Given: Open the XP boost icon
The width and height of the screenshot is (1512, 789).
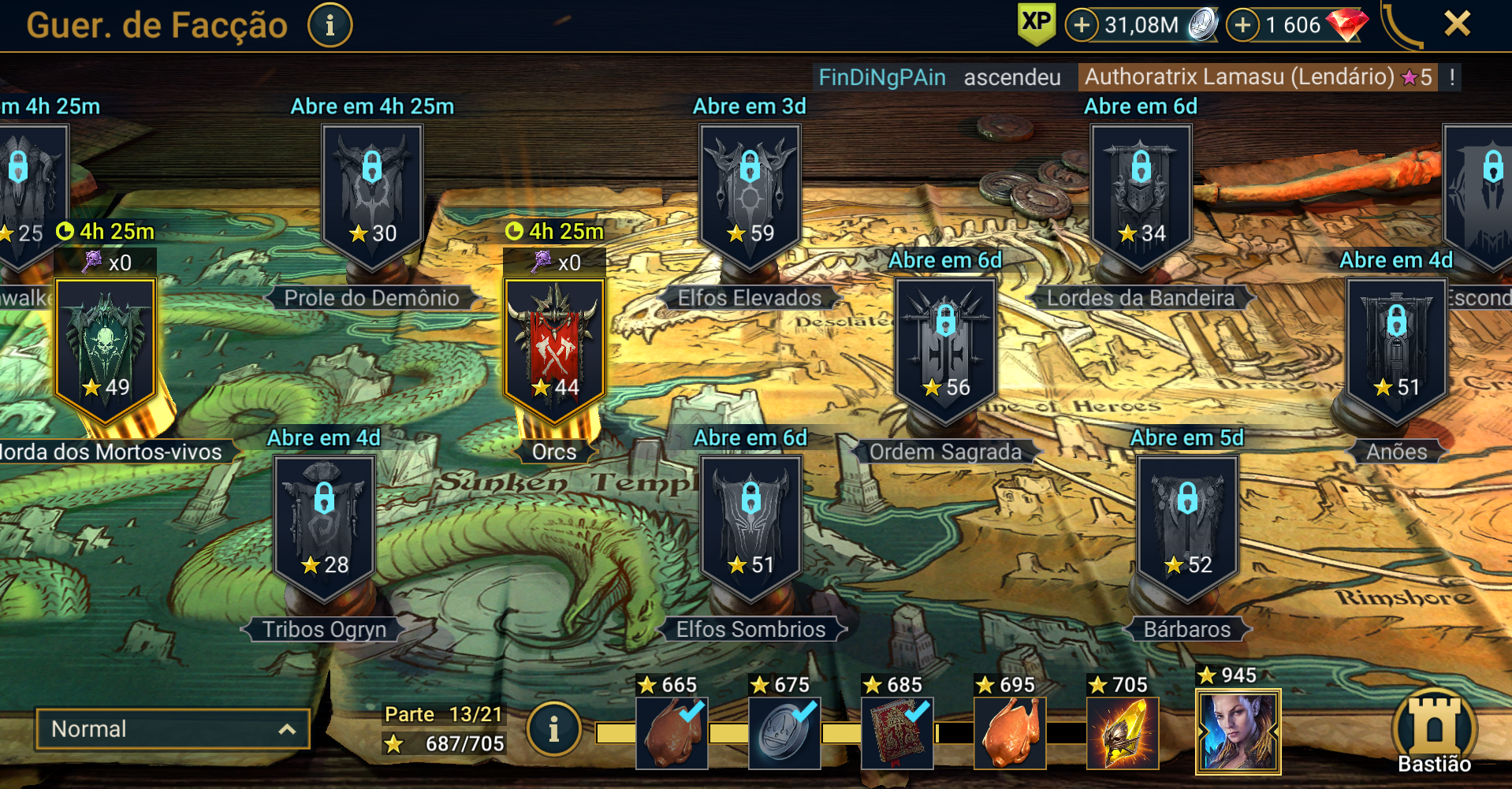Looking at the screenshot, I should (1036, 24).
